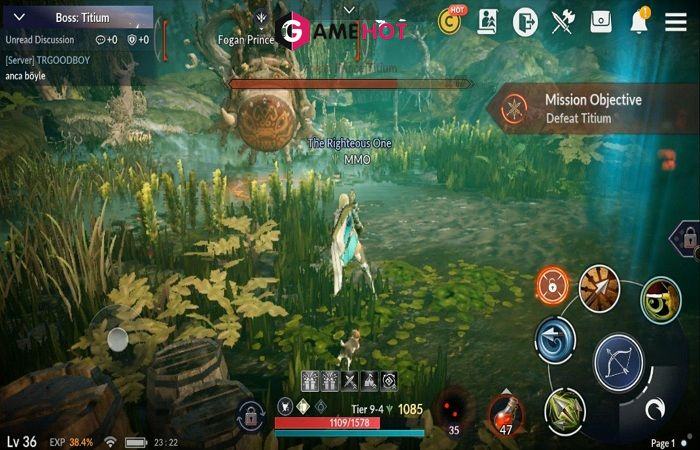Viewport: 700px width, 450px height.
Task: Open the crossed sword and axe menu
Action: [x=563, y=22]
